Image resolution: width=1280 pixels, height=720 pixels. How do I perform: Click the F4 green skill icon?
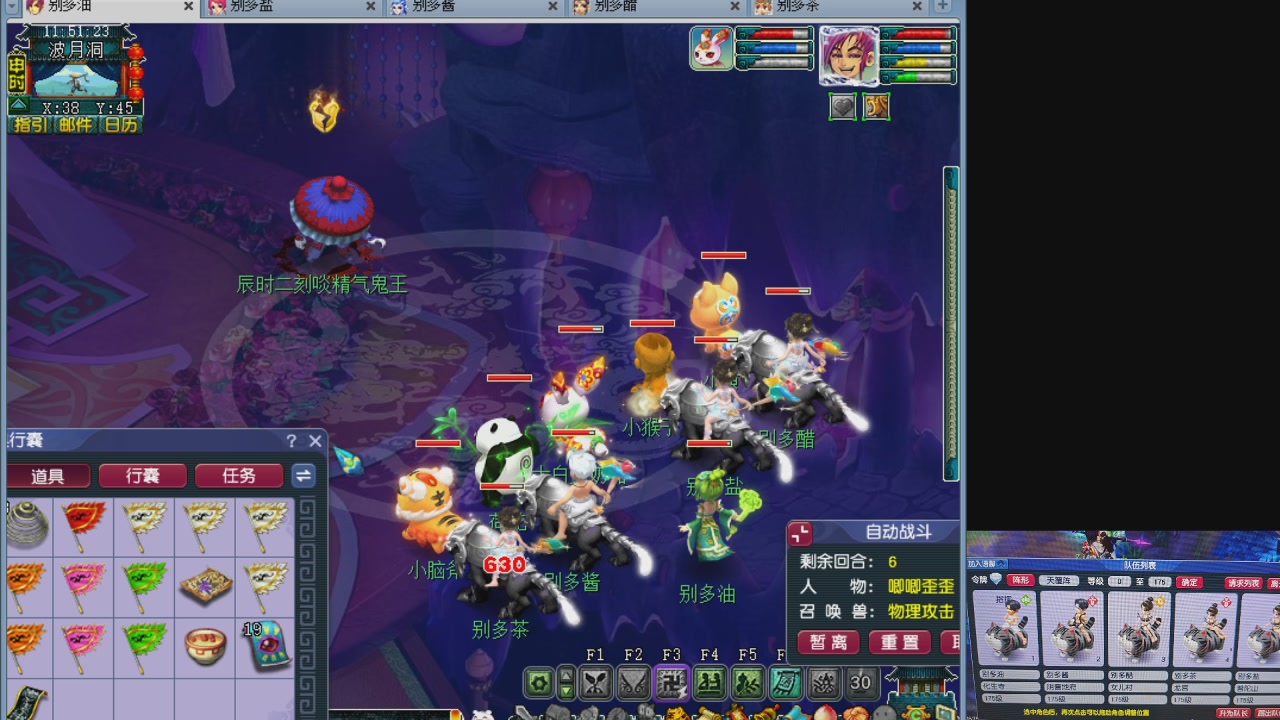pyautogui.click(x=710, y=682)
